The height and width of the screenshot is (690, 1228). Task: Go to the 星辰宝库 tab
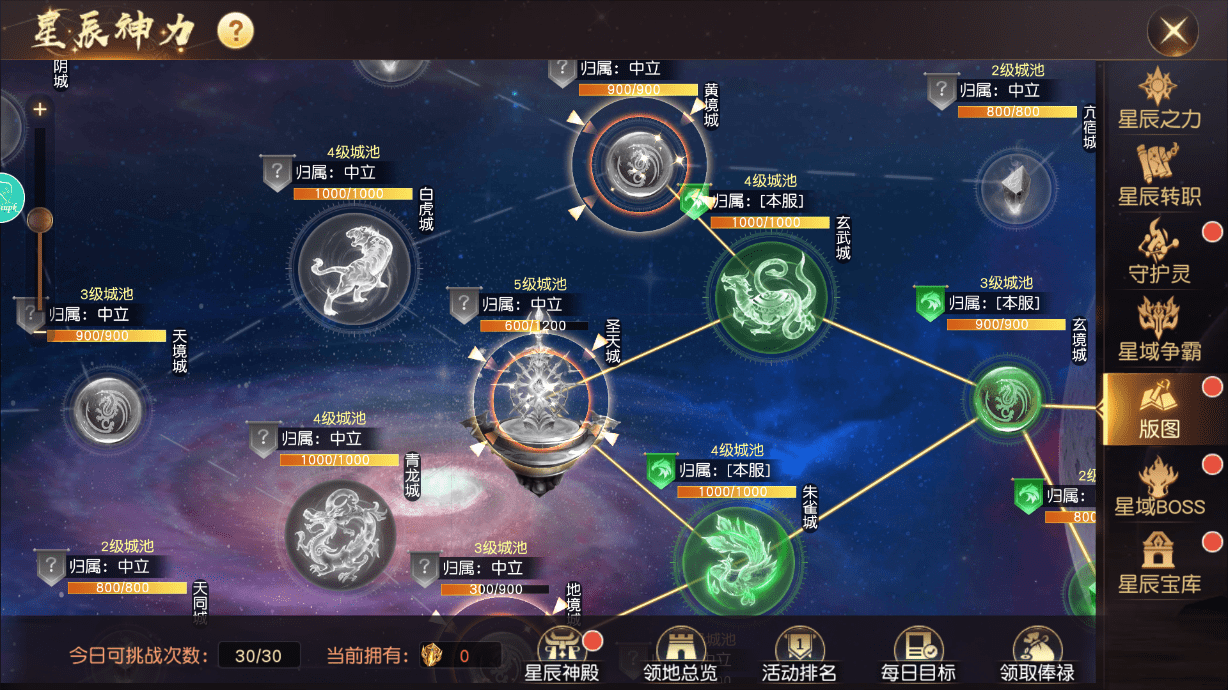1158,563
